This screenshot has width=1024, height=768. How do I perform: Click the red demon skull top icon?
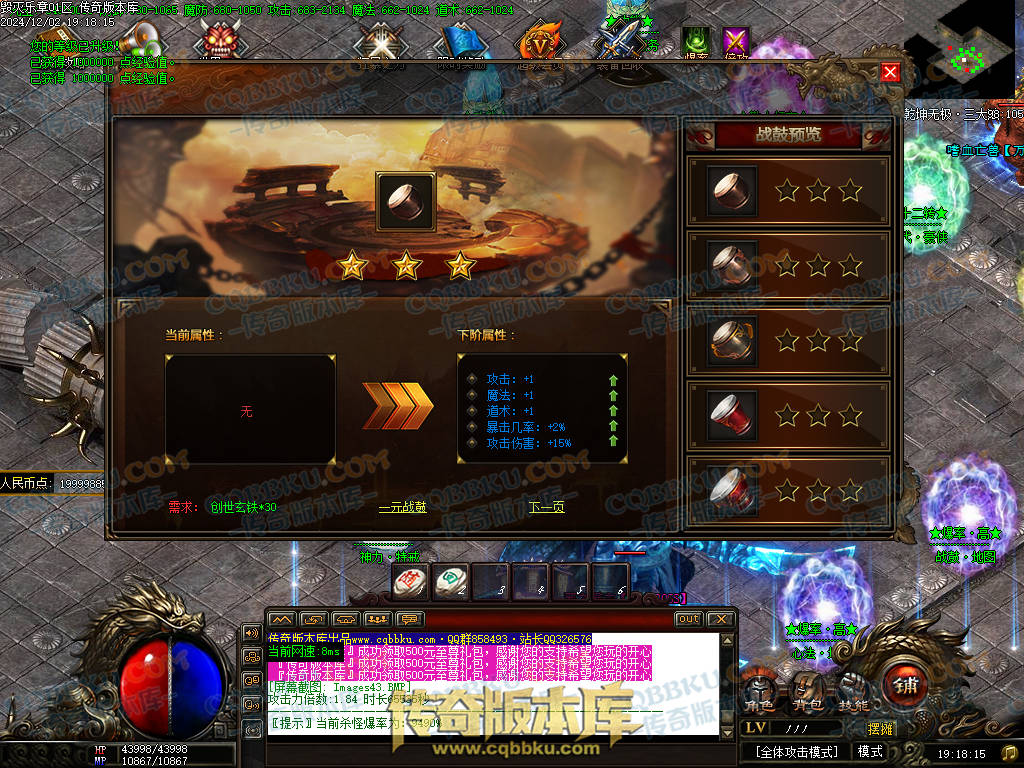coord(219,41)
